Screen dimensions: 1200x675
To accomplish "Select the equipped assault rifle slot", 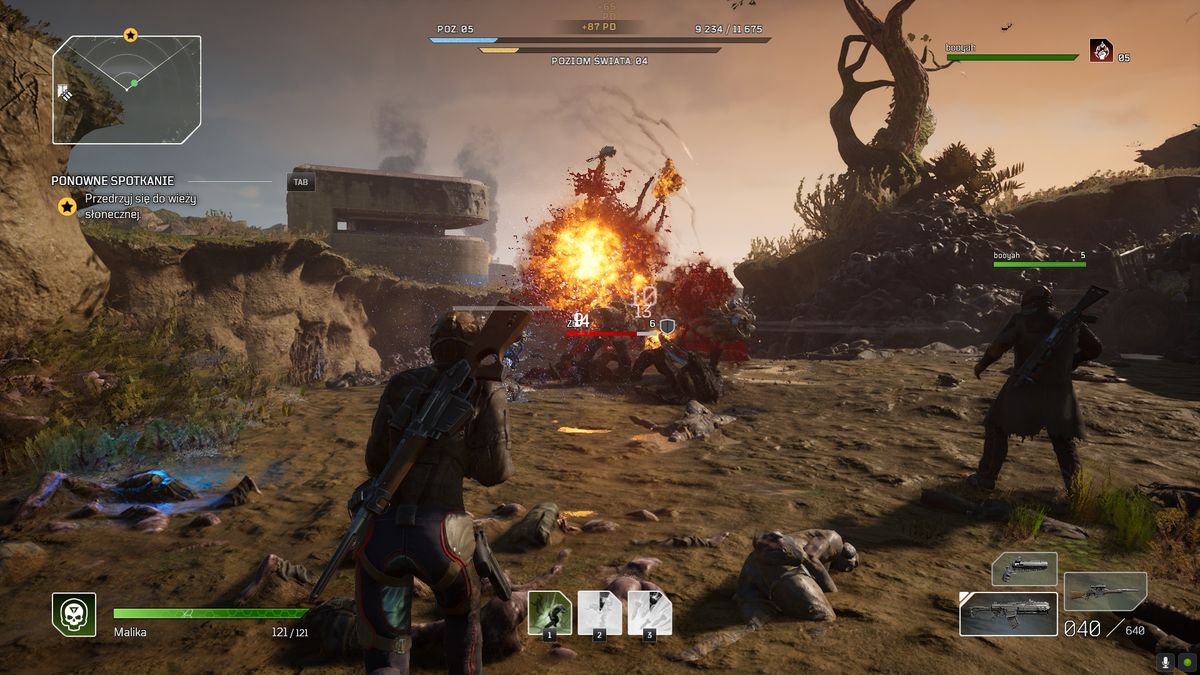I will click(1008, 613).
